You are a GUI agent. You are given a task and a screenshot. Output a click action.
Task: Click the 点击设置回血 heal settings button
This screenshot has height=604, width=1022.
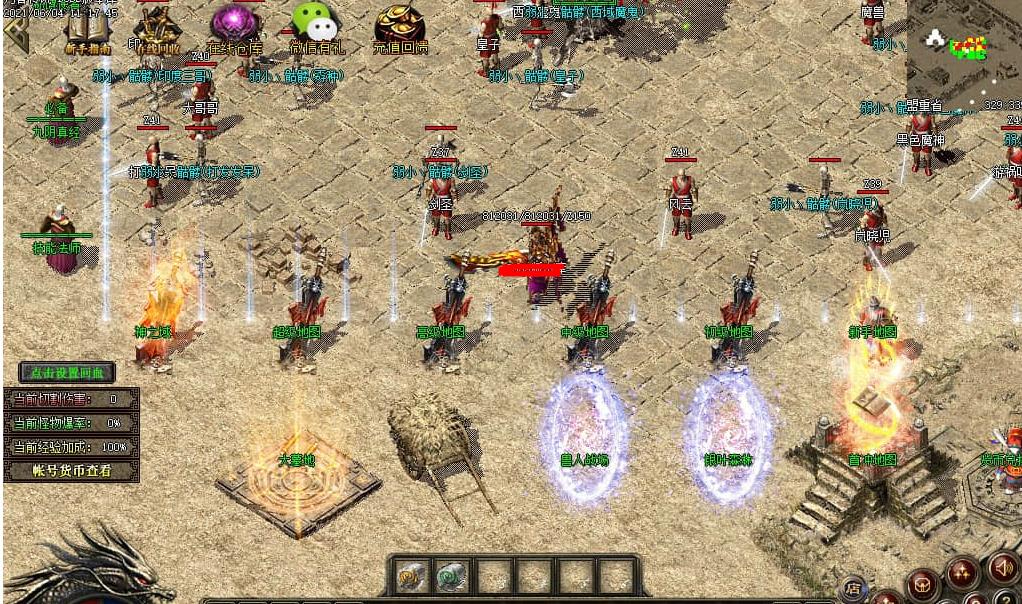67,373
